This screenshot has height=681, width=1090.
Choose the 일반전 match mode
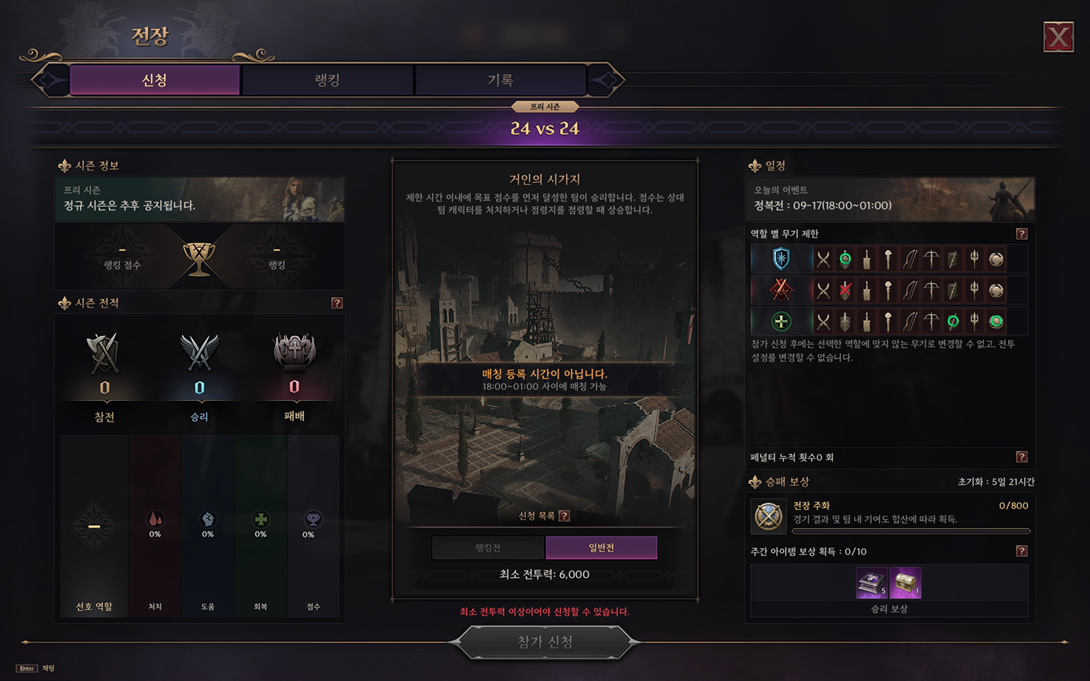tap(601, 547)
